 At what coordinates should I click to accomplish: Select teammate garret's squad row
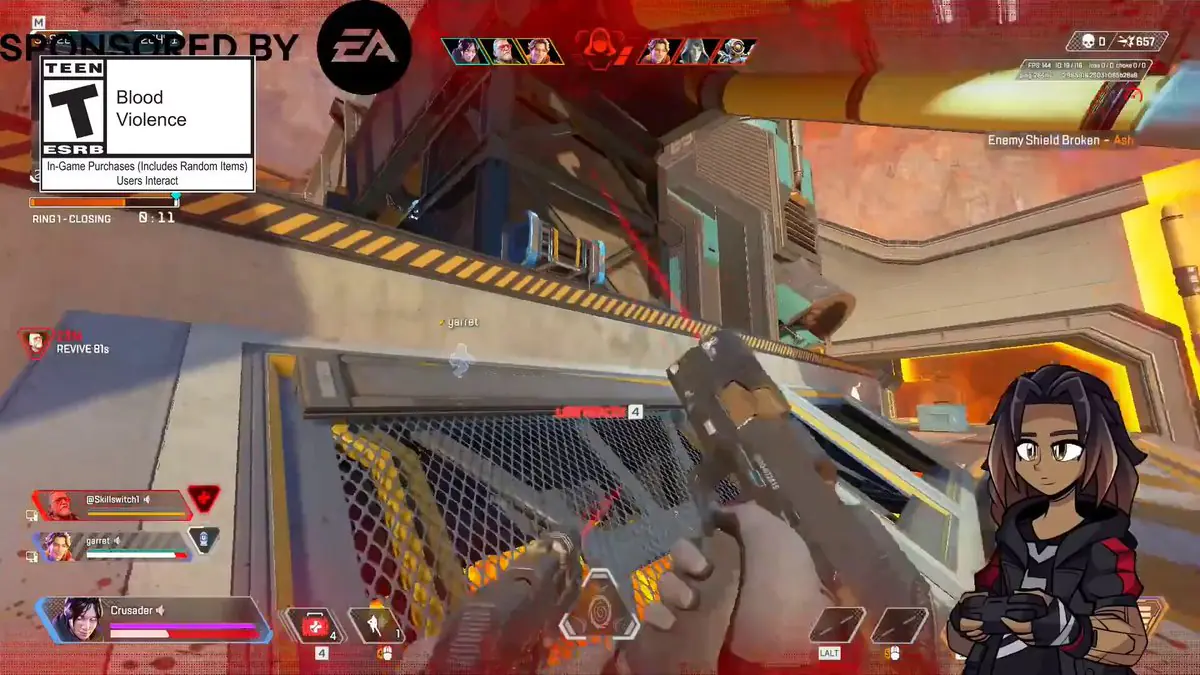tap(112, 546)
